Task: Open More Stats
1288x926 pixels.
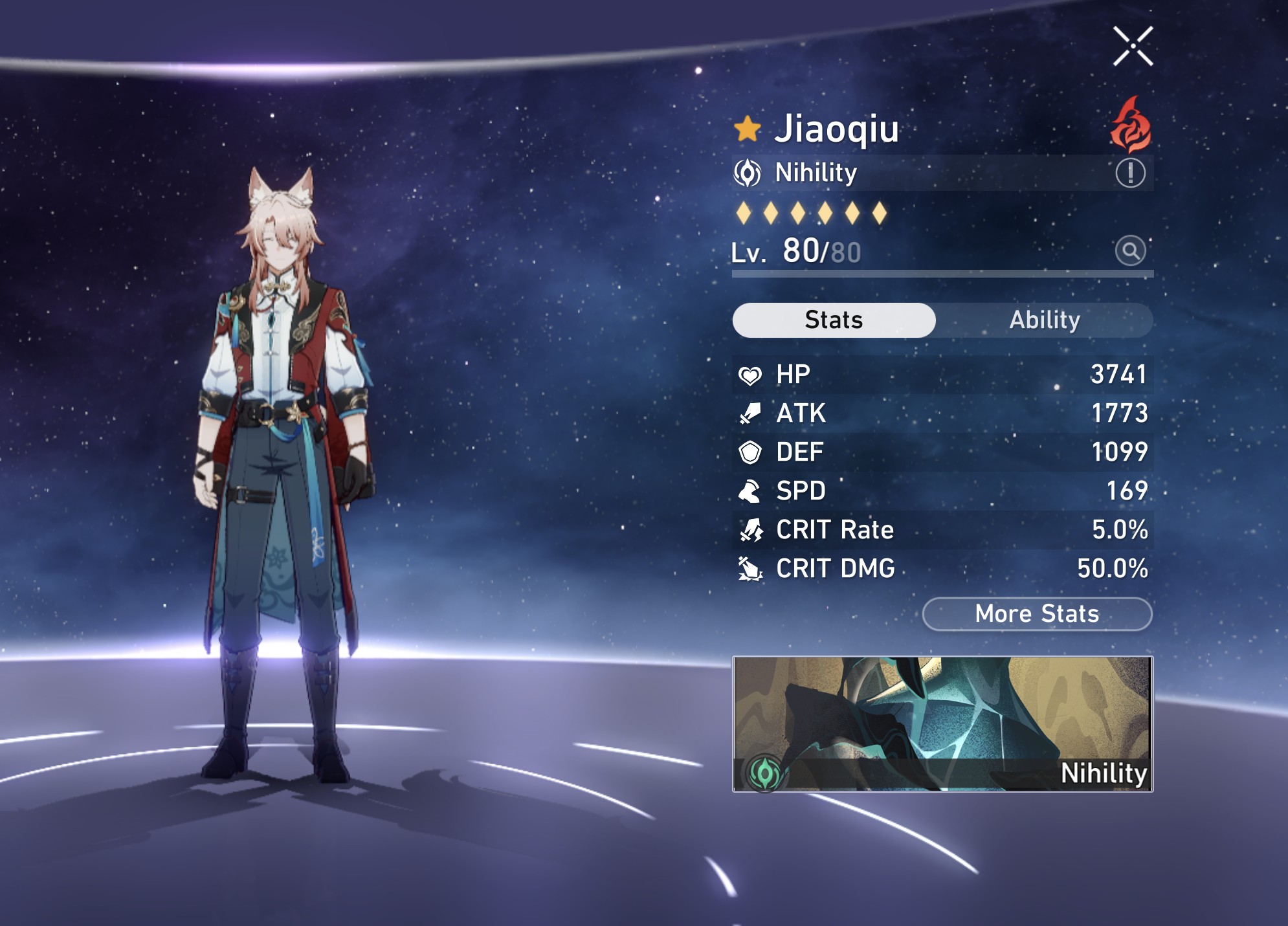Action: pyautogui.click(x=1036, y=614)
